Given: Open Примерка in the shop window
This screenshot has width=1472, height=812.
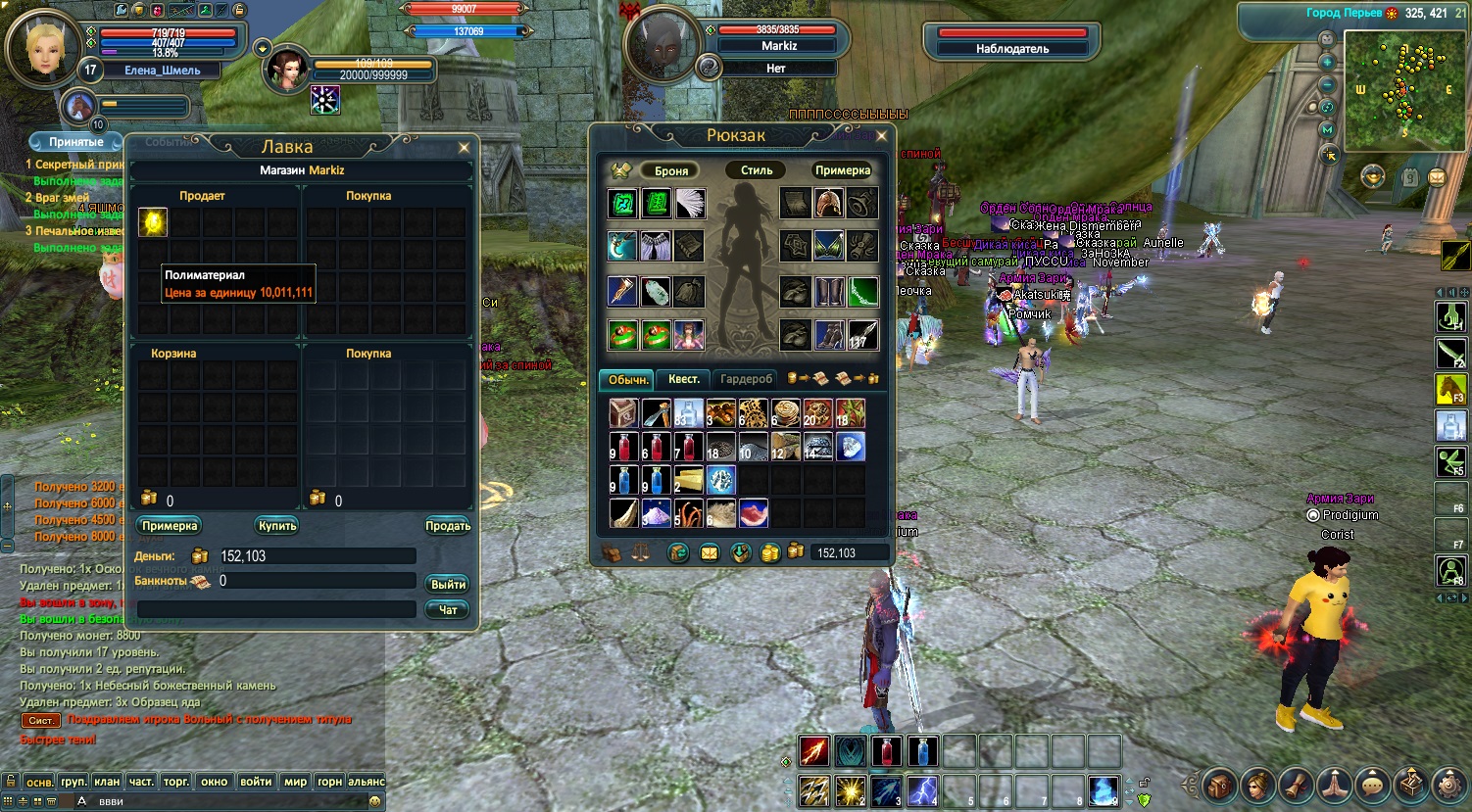Looking at the screenshot, I should (170, 526).
